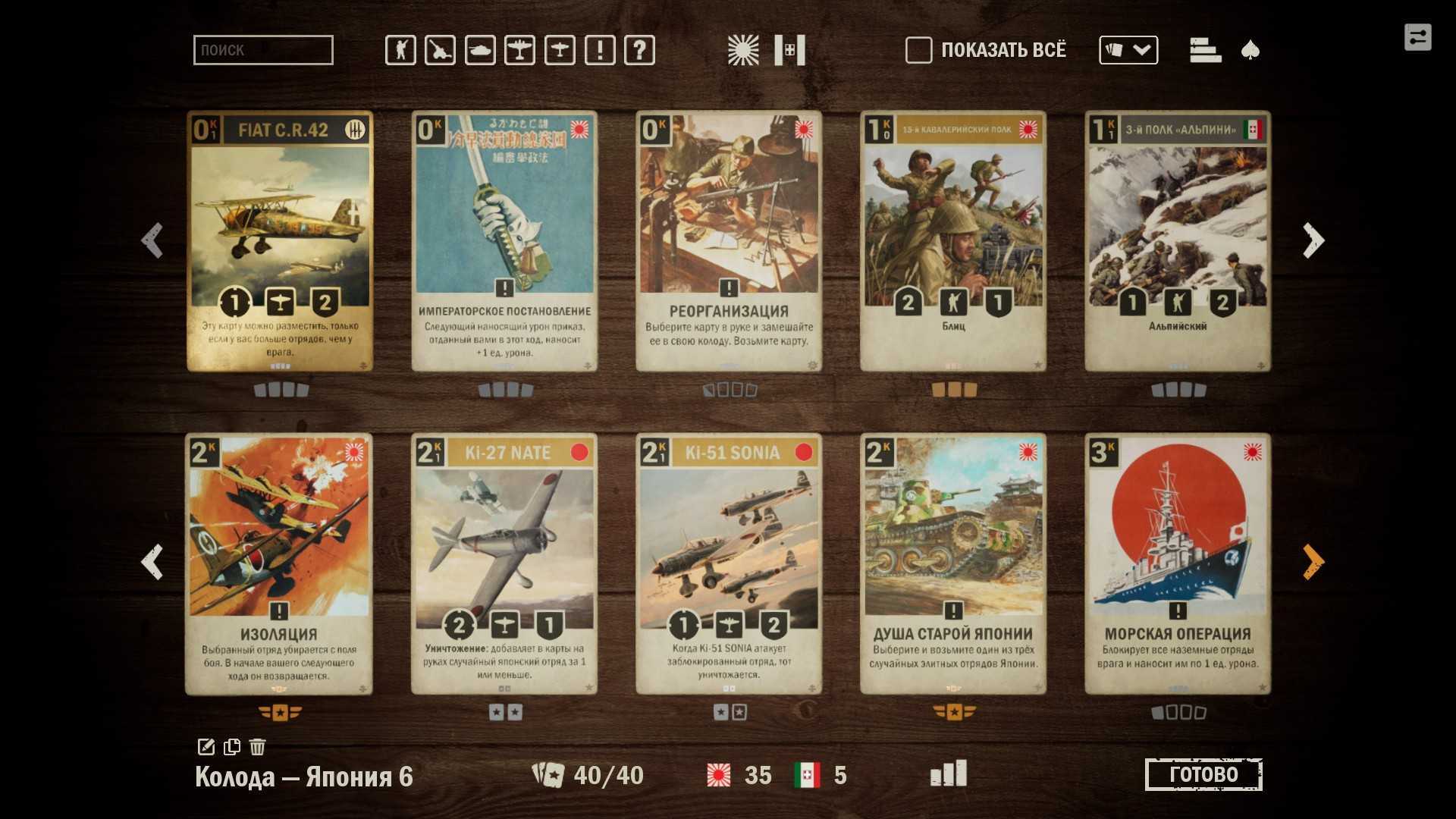Choose the РЕОРГАНИЗАЦИЯ order card
This screenshot has width=1456, height=819.
(x=729, y=241)
